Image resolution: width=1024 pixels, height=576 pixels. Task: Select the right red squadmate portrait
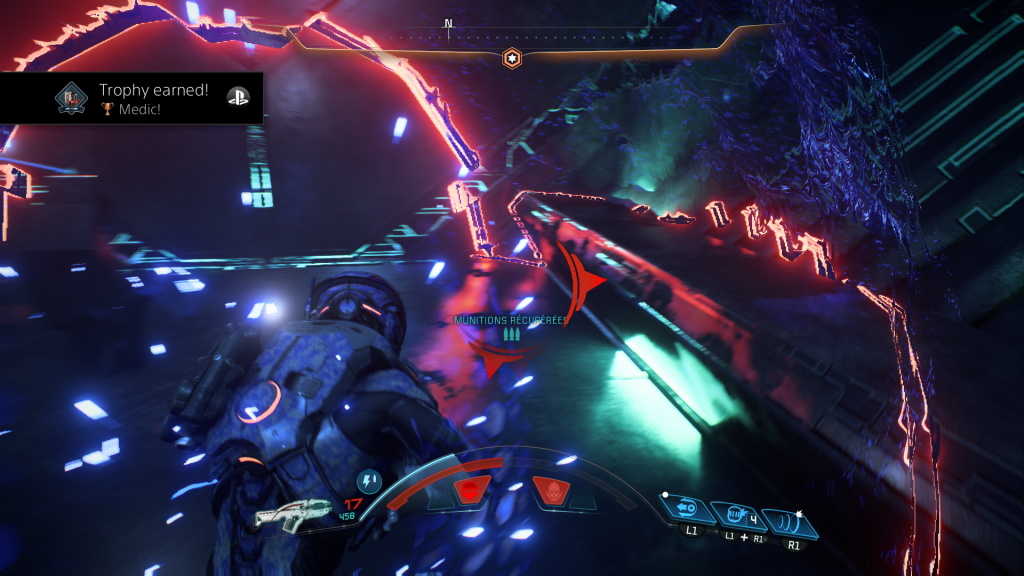click(x=551, y=491)
